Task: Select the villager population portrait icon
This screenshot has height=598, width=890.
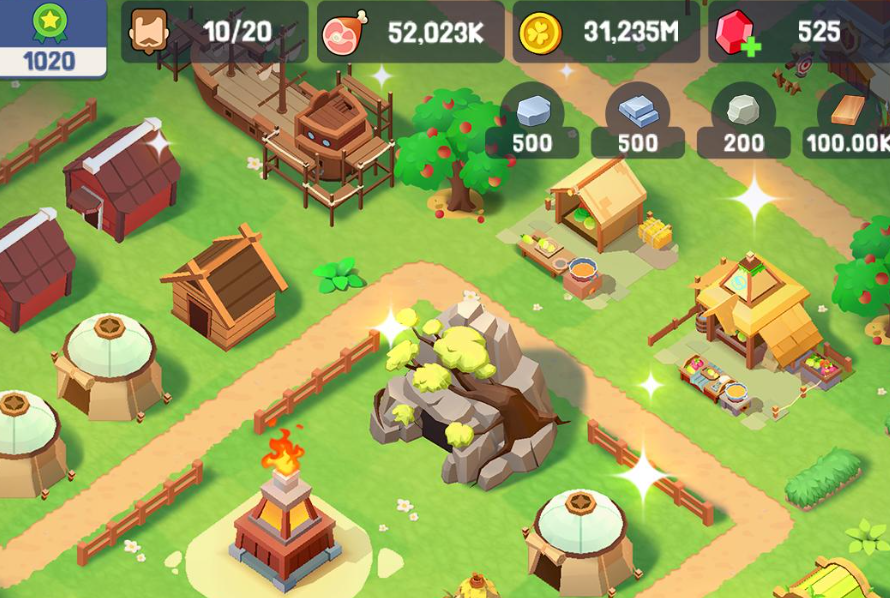Action: tap(149, 32)
